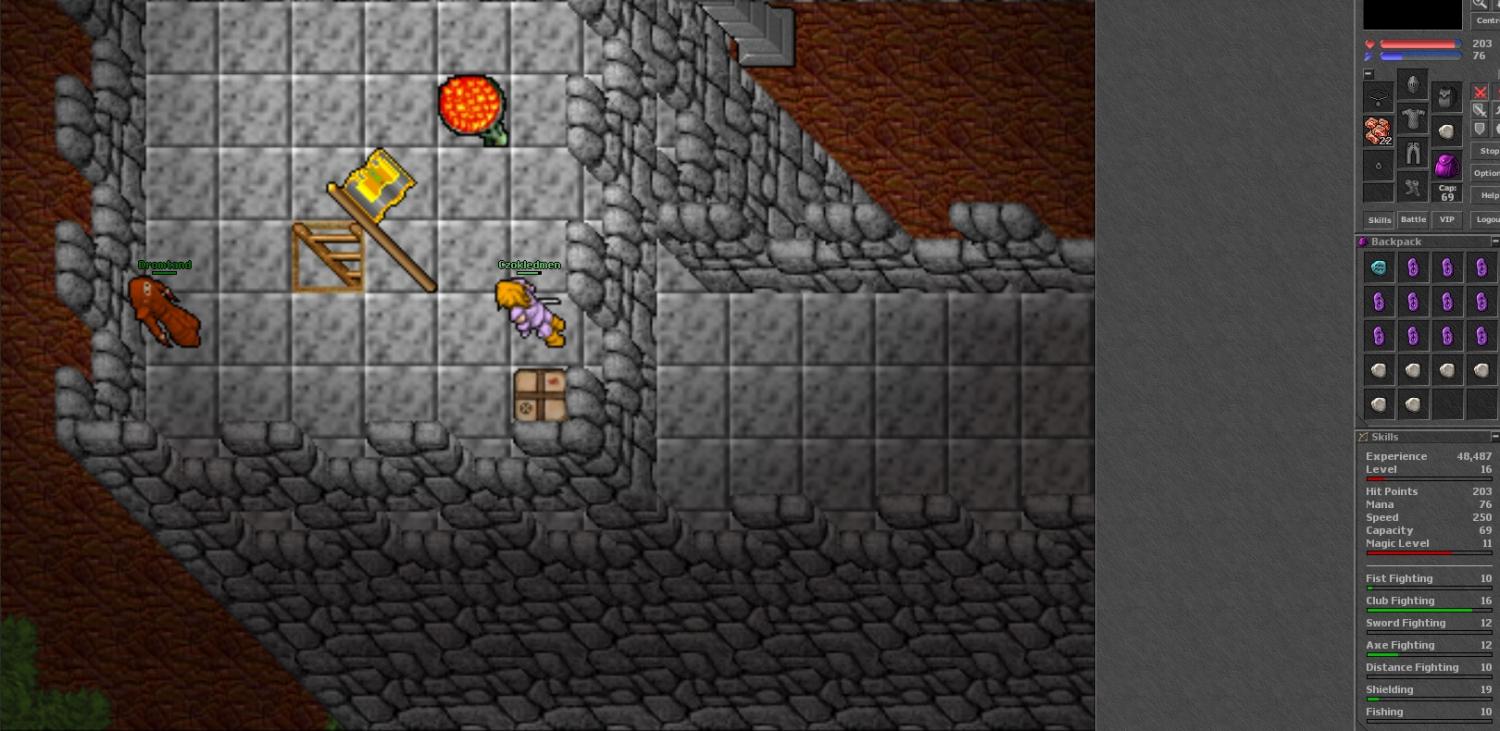Select the helmet equipment slot
Image resolution: width=1500 pixels, height=731 pixels.
coord(1412,86)
